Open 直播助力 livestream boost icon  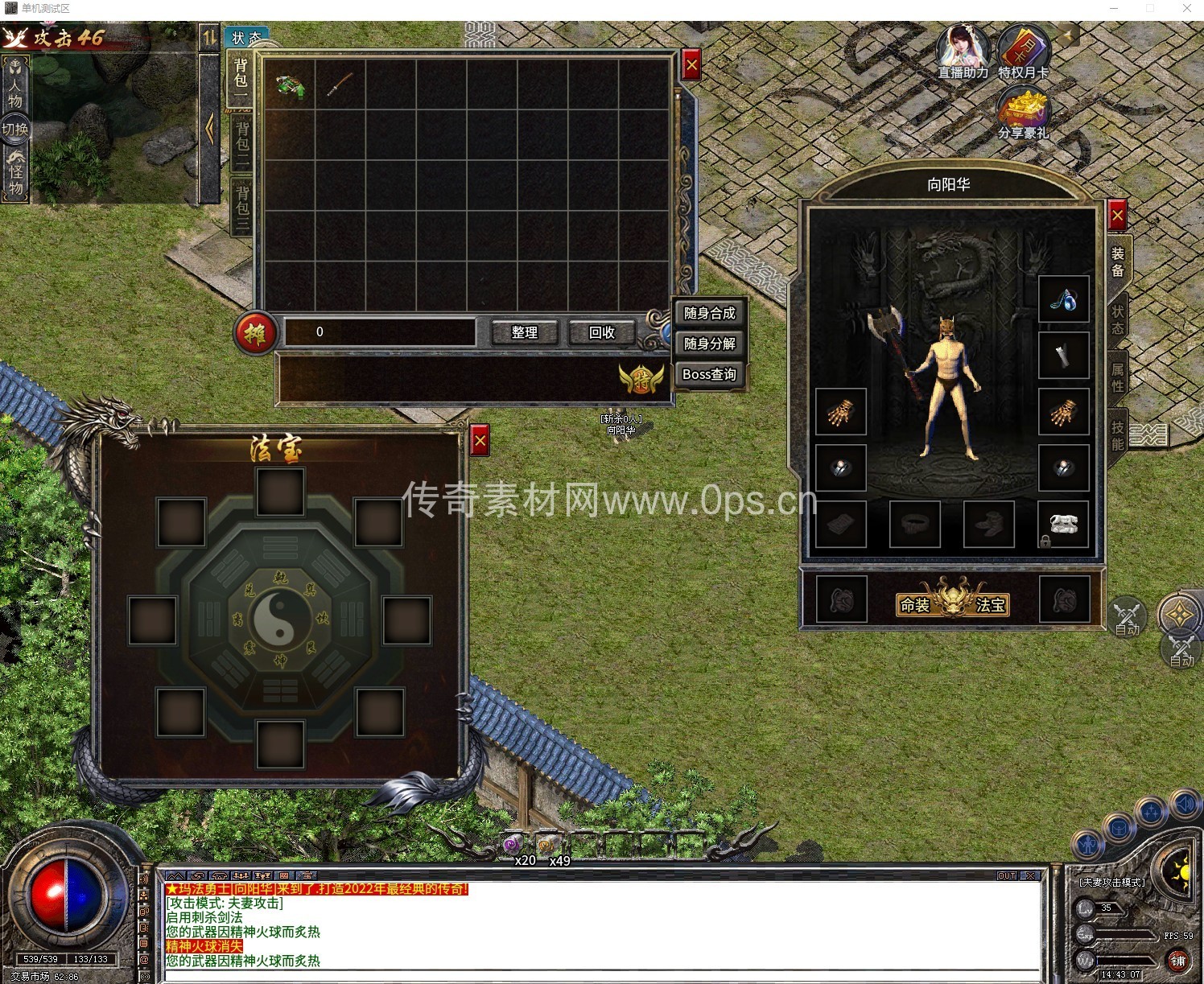point(963,51)
